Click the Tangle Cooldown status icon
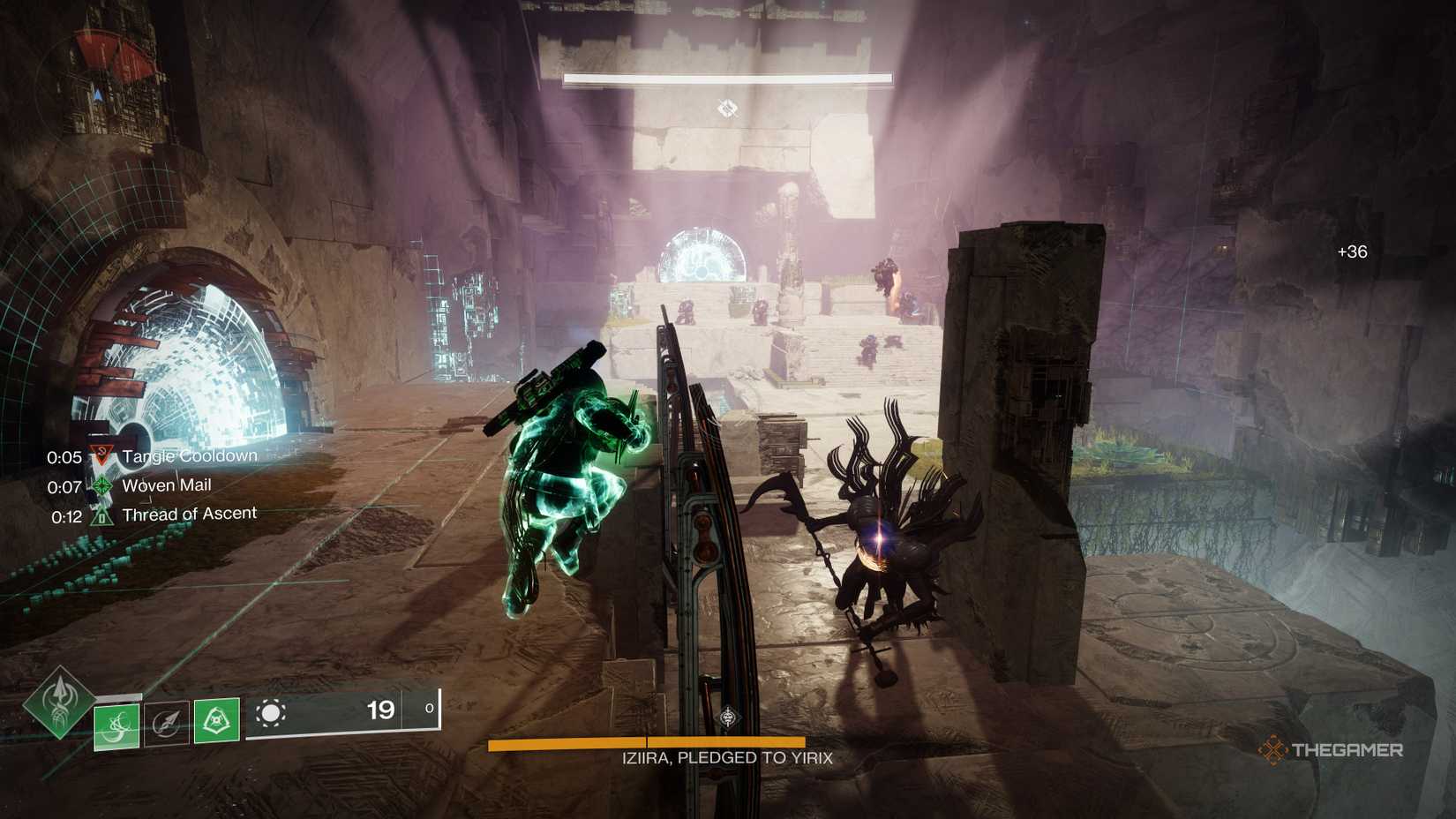 (x=102, y=456)
